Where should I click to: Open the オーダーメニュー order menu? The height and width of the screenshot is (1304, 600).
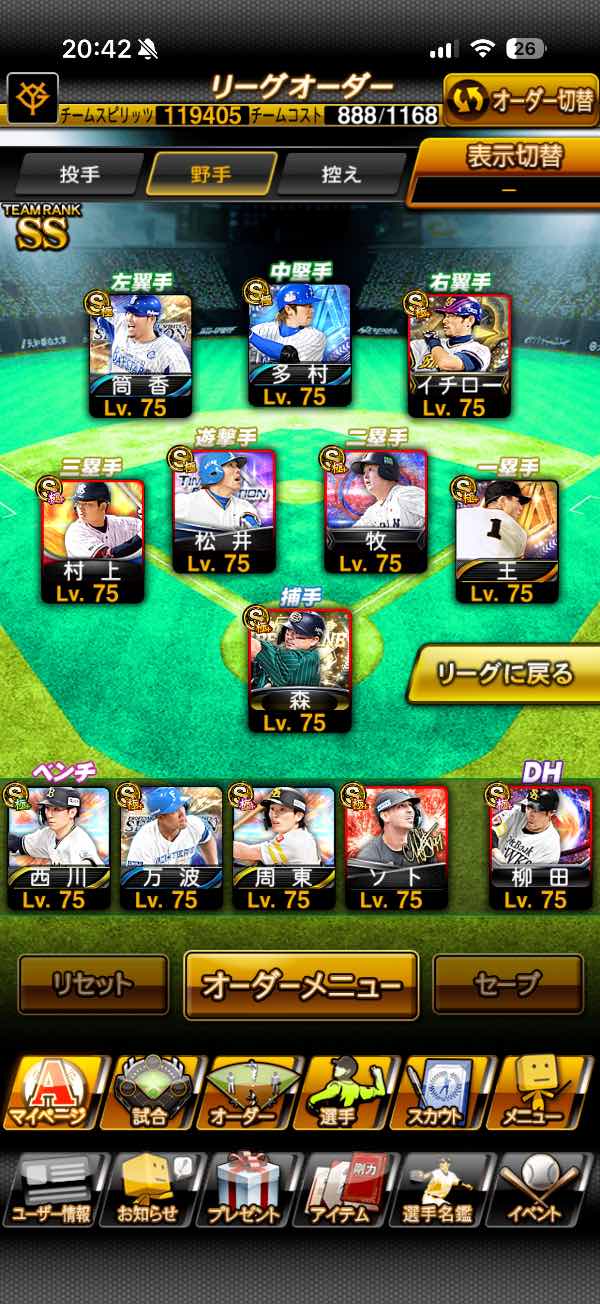301,985
